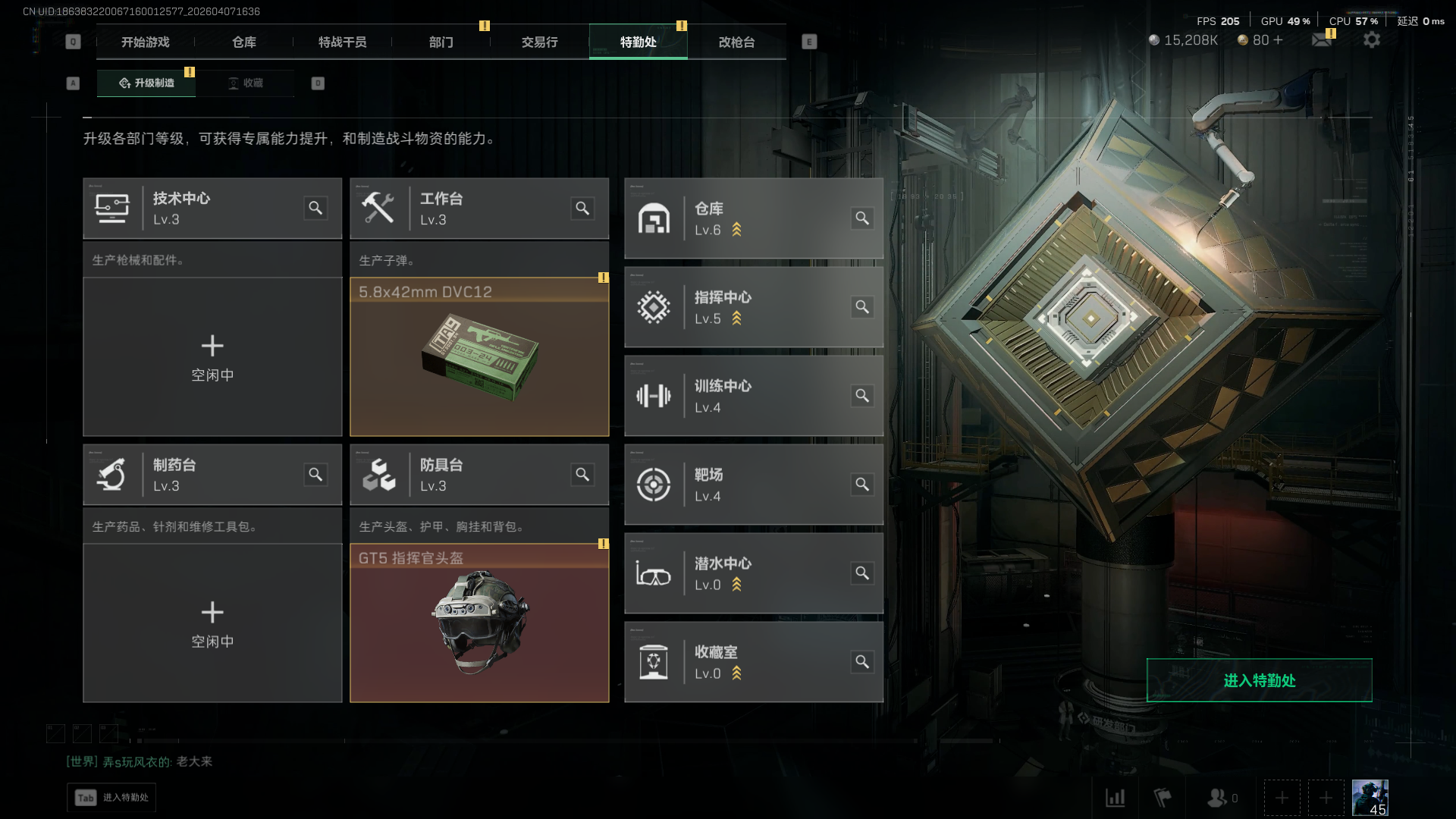Switch to the 改枪台 tab

point(737,42)
